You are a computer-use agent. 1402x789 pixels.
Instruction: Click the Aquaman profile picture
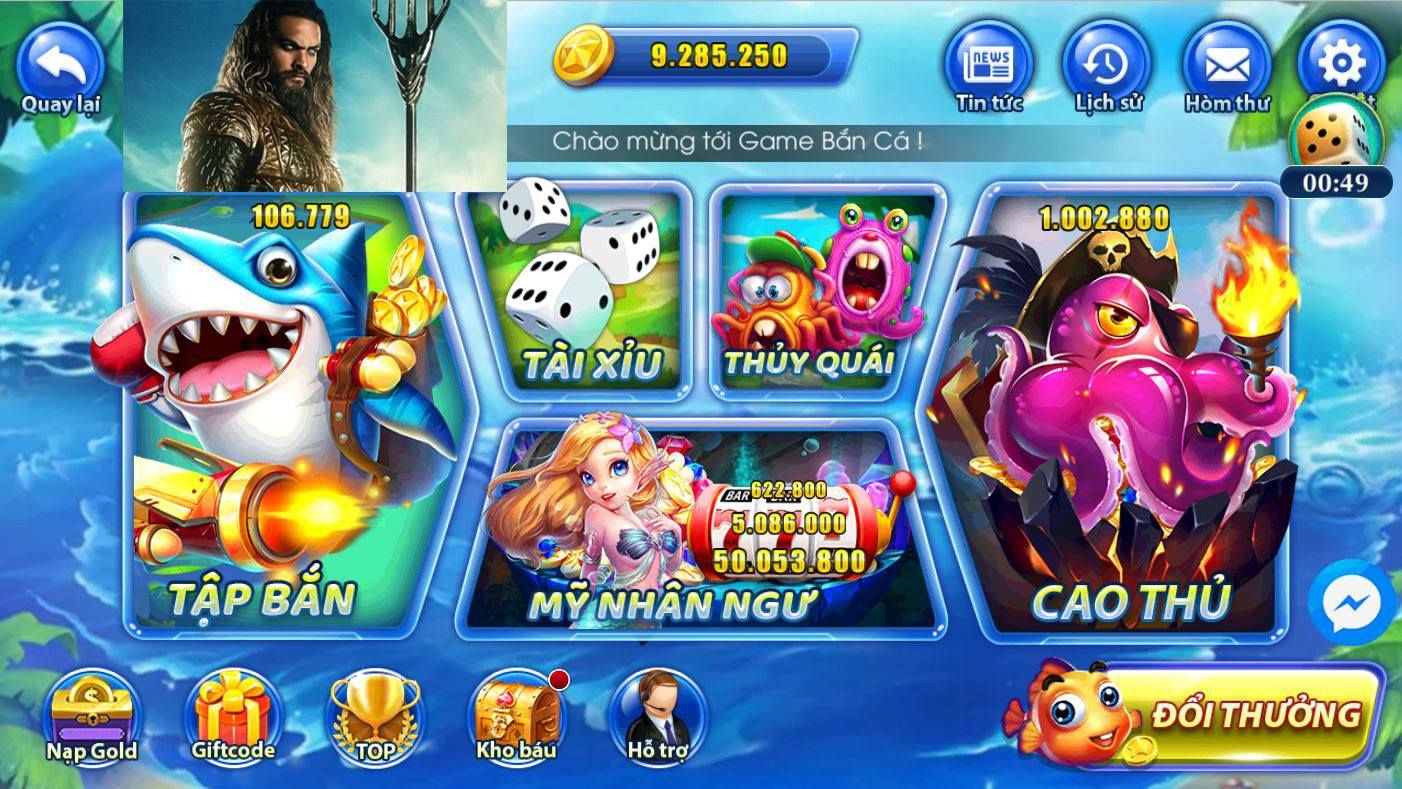[315, 96]
